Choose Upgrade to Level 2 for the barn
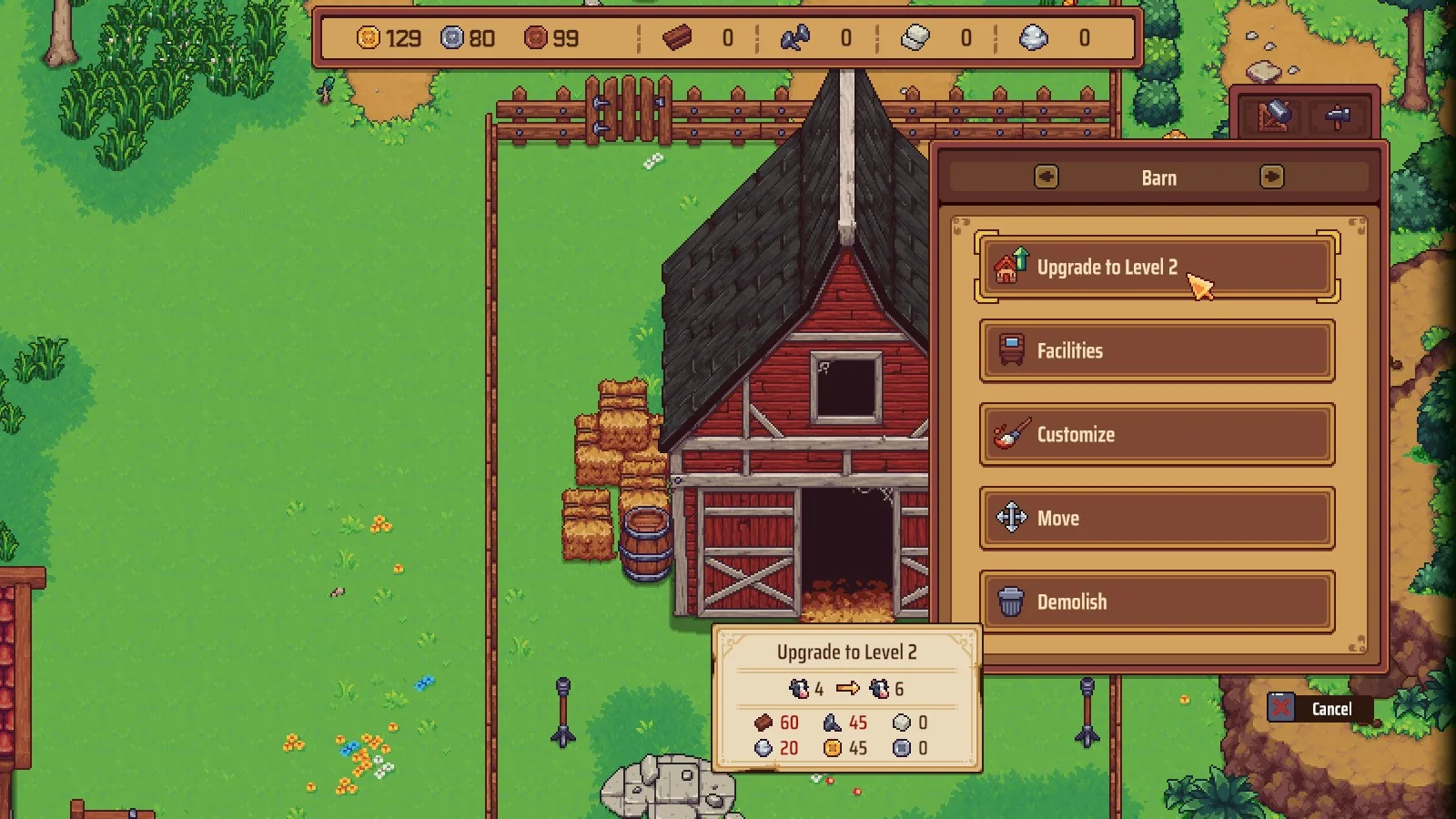Screen dimensions: 1456x819 pos(1156,268)
